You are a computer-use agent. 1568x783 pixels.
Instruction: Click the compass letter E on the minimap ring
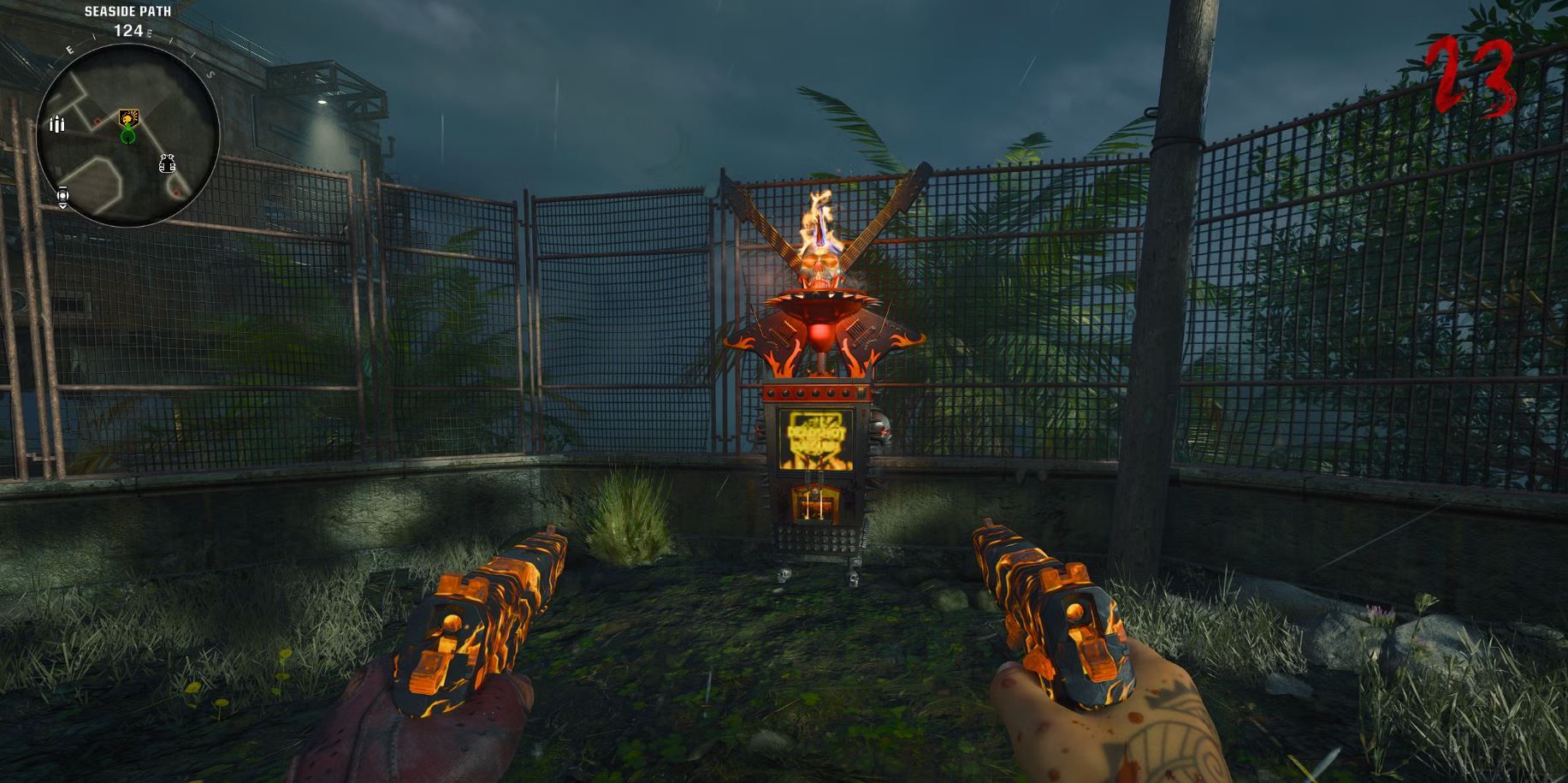coord(69,49)
